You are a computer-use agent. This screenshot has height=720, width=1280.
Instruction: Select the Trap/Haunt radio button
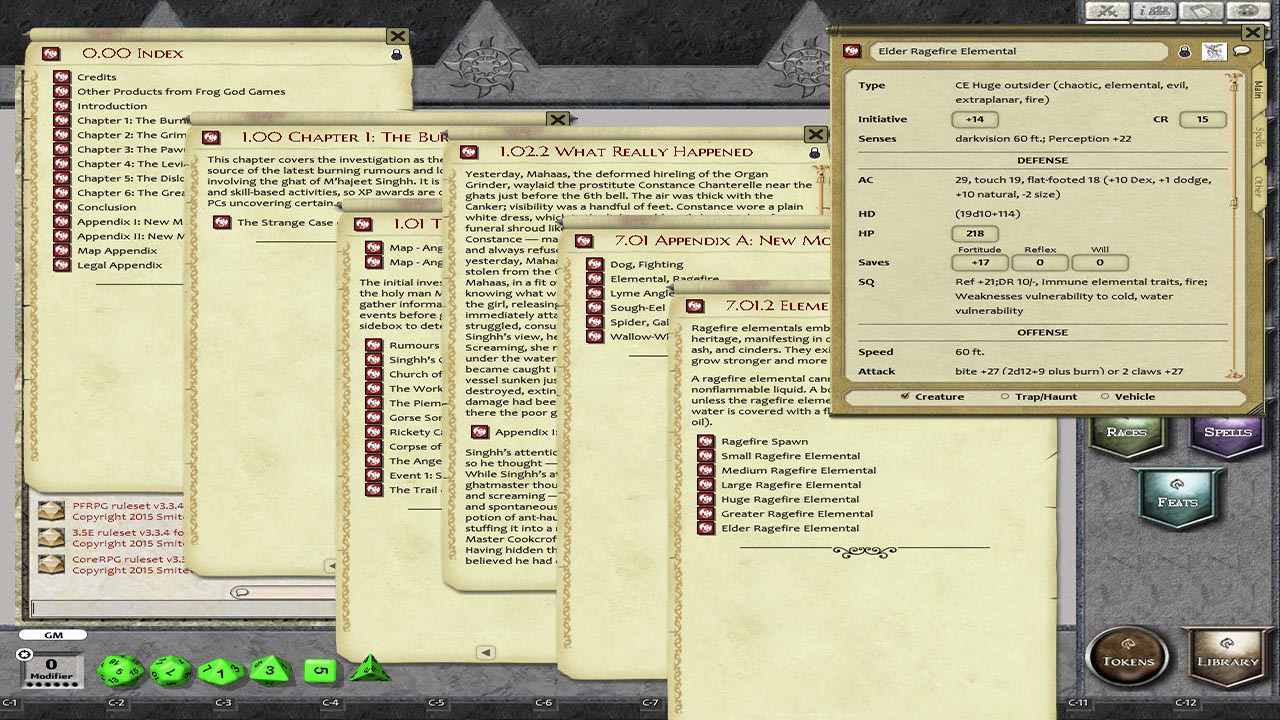pyautogui.click(x=1004, y=396)
